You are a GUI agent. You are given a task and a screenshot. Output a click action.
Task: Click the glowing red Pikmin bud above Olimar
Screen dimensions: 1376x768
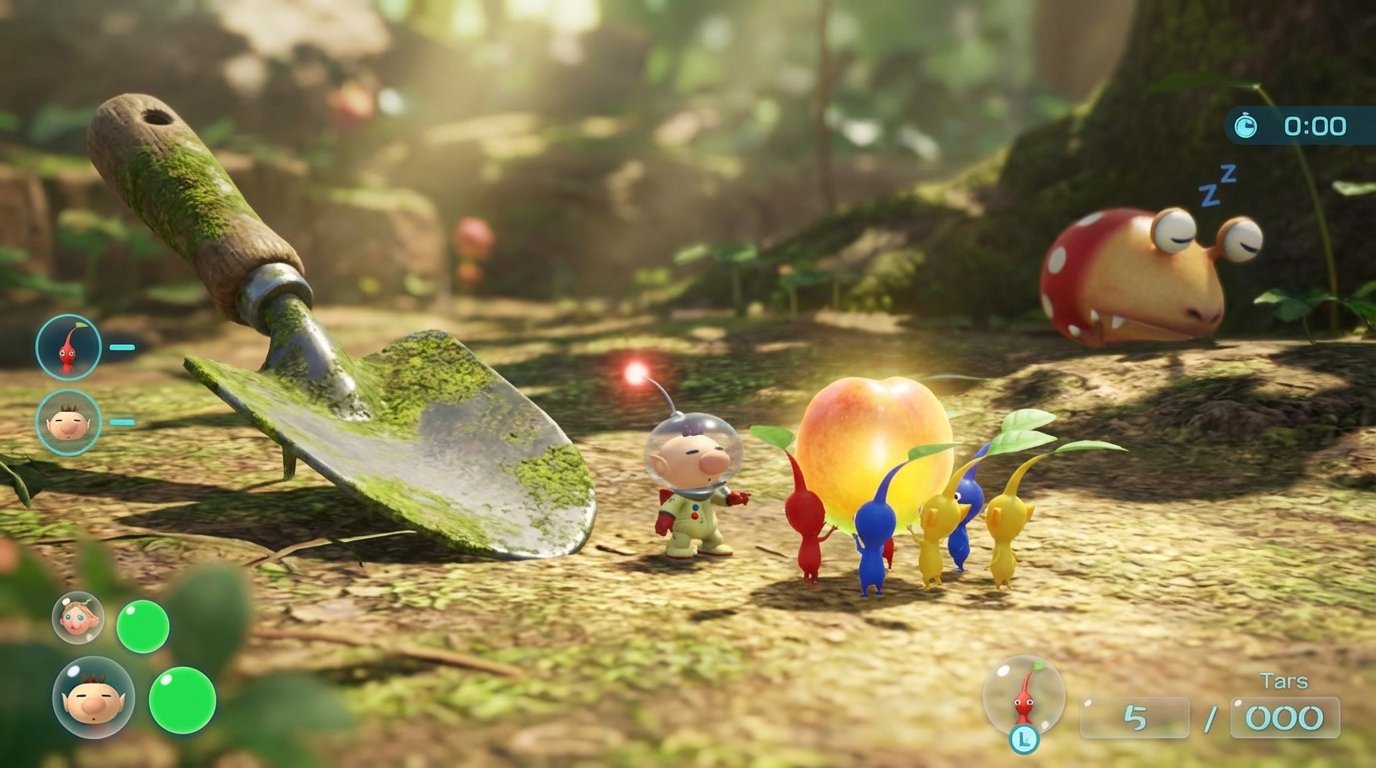(637, 375)
